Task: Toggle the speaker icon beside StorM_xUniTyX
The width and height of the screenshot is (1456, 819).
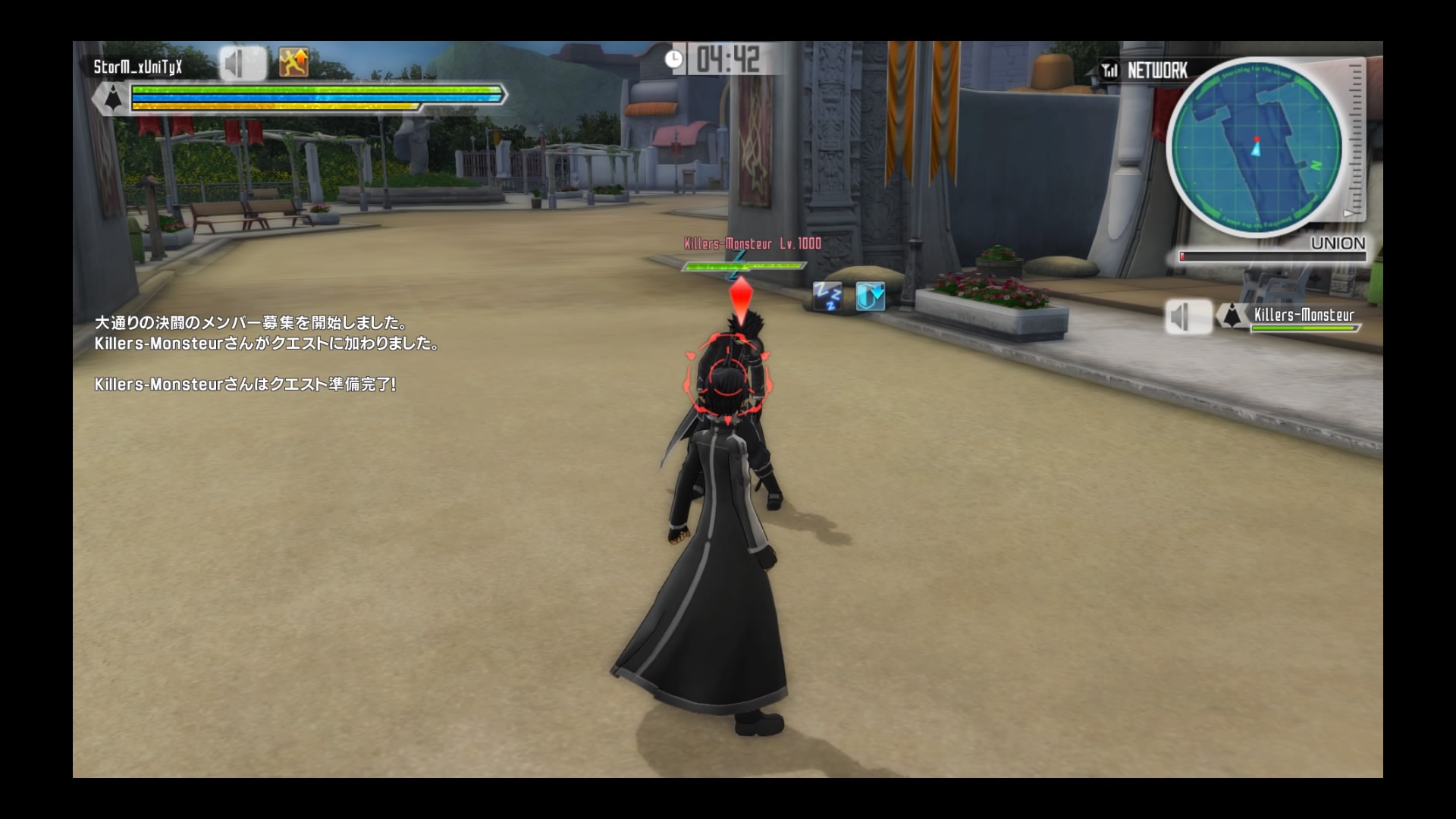Action: (242, 64)
